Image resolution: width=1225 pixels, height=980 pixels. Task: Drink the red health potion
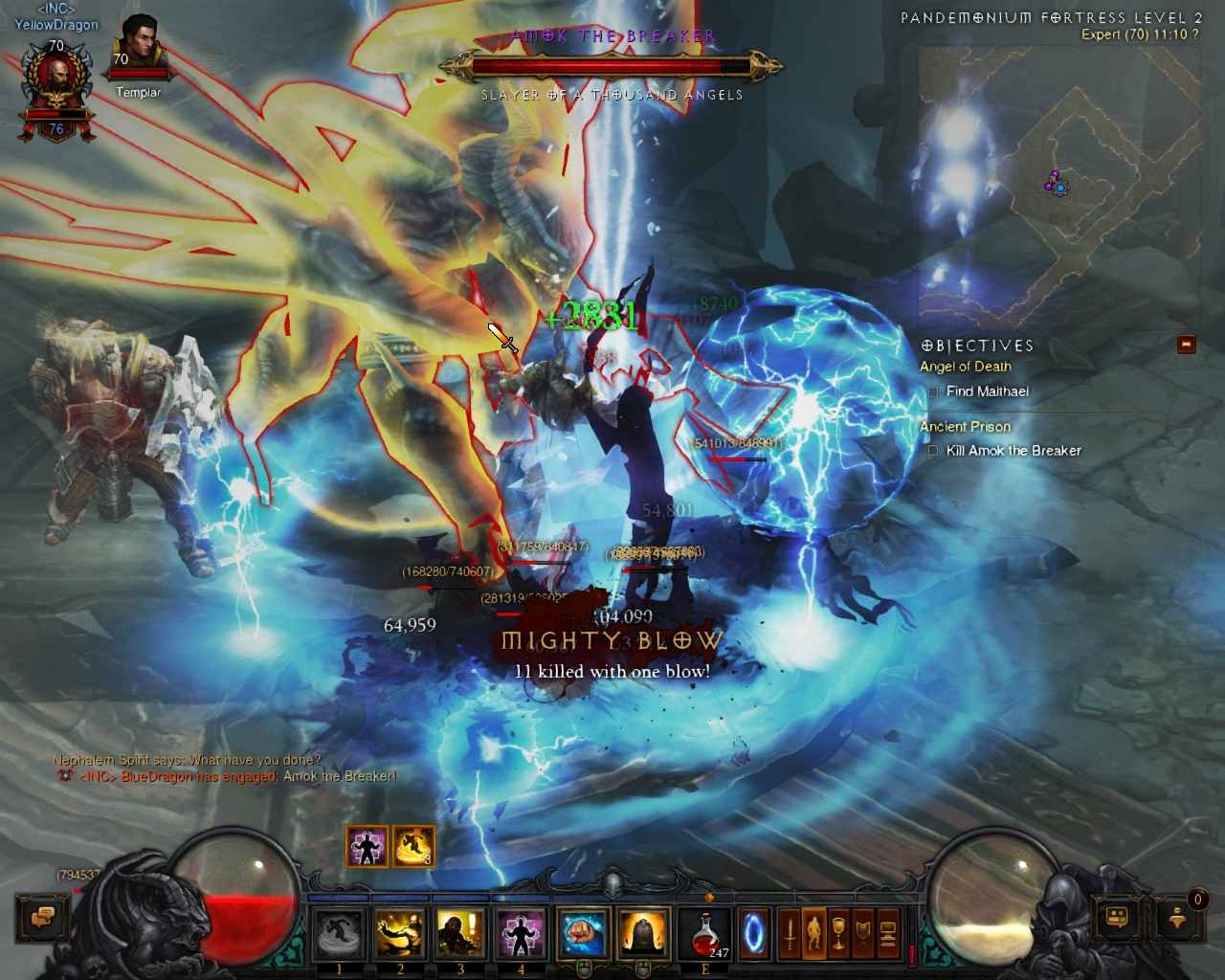706,933
